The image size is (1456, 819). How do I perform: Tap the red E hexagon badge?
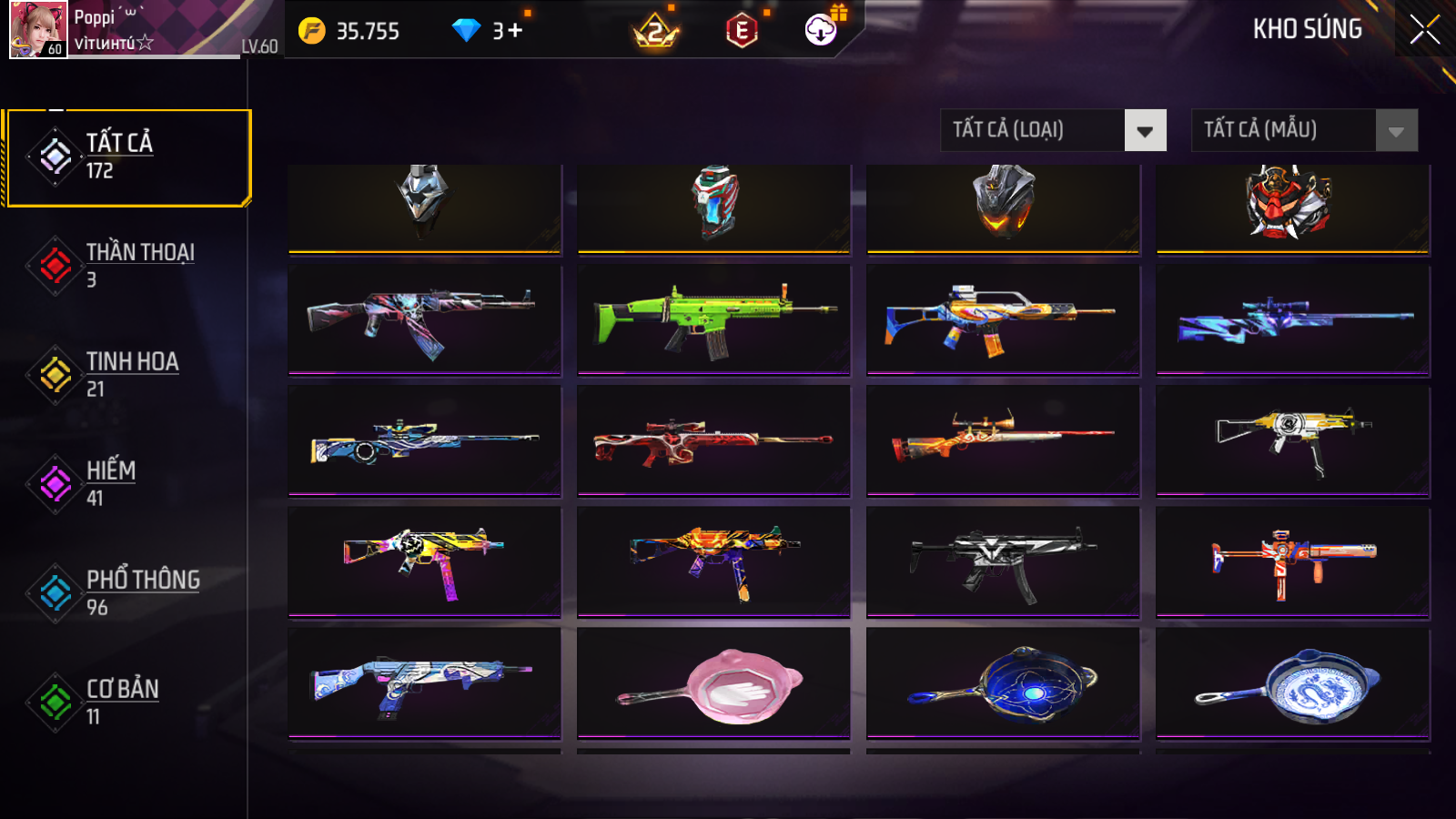(742, 32)
